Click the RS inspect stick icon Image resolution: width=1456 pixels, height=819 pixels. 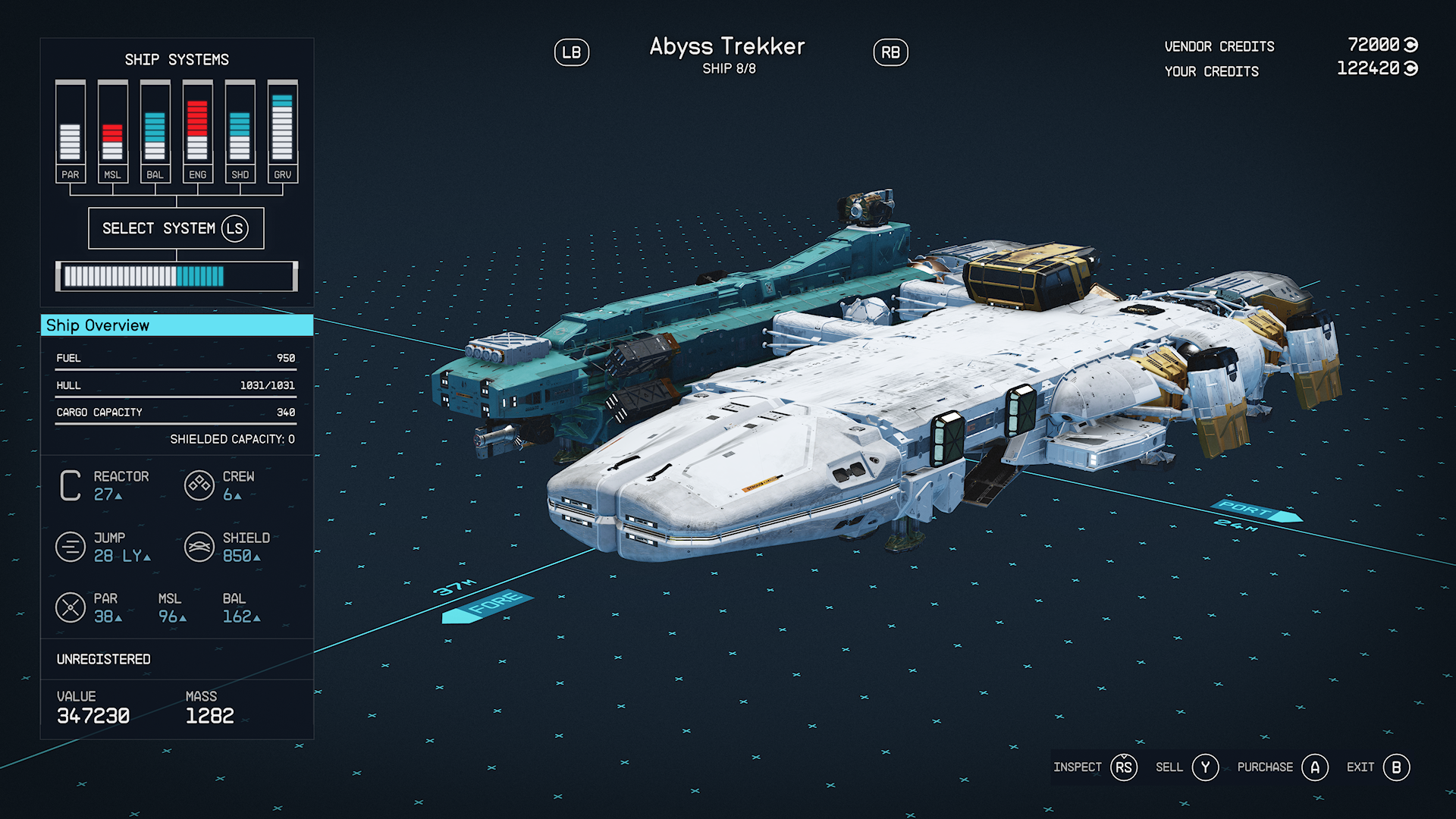click(x=1122, y=767)
